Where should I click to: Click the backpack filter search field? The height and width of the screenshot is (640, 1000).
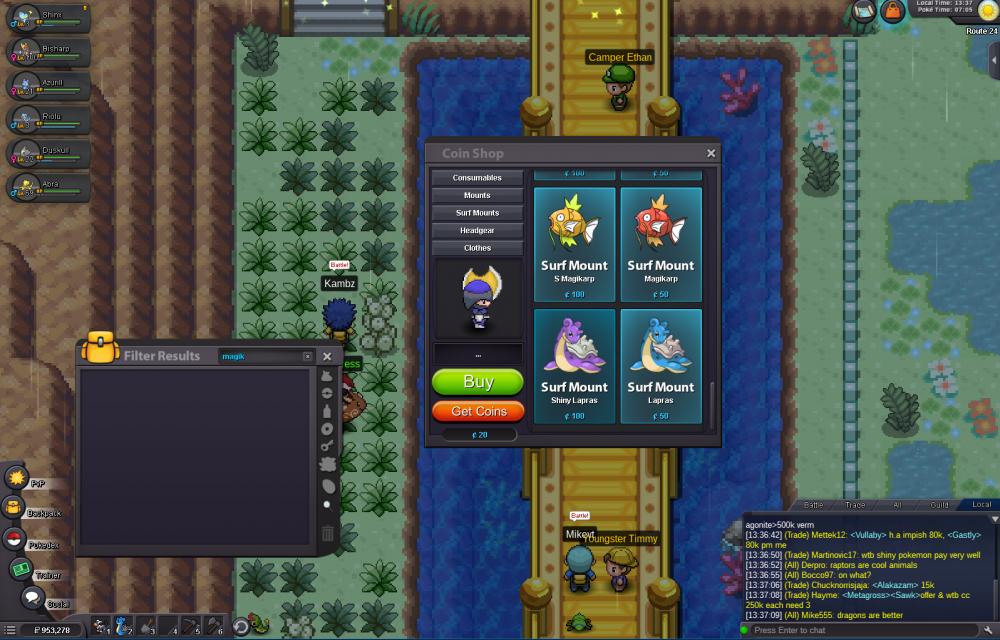point(260,357)
